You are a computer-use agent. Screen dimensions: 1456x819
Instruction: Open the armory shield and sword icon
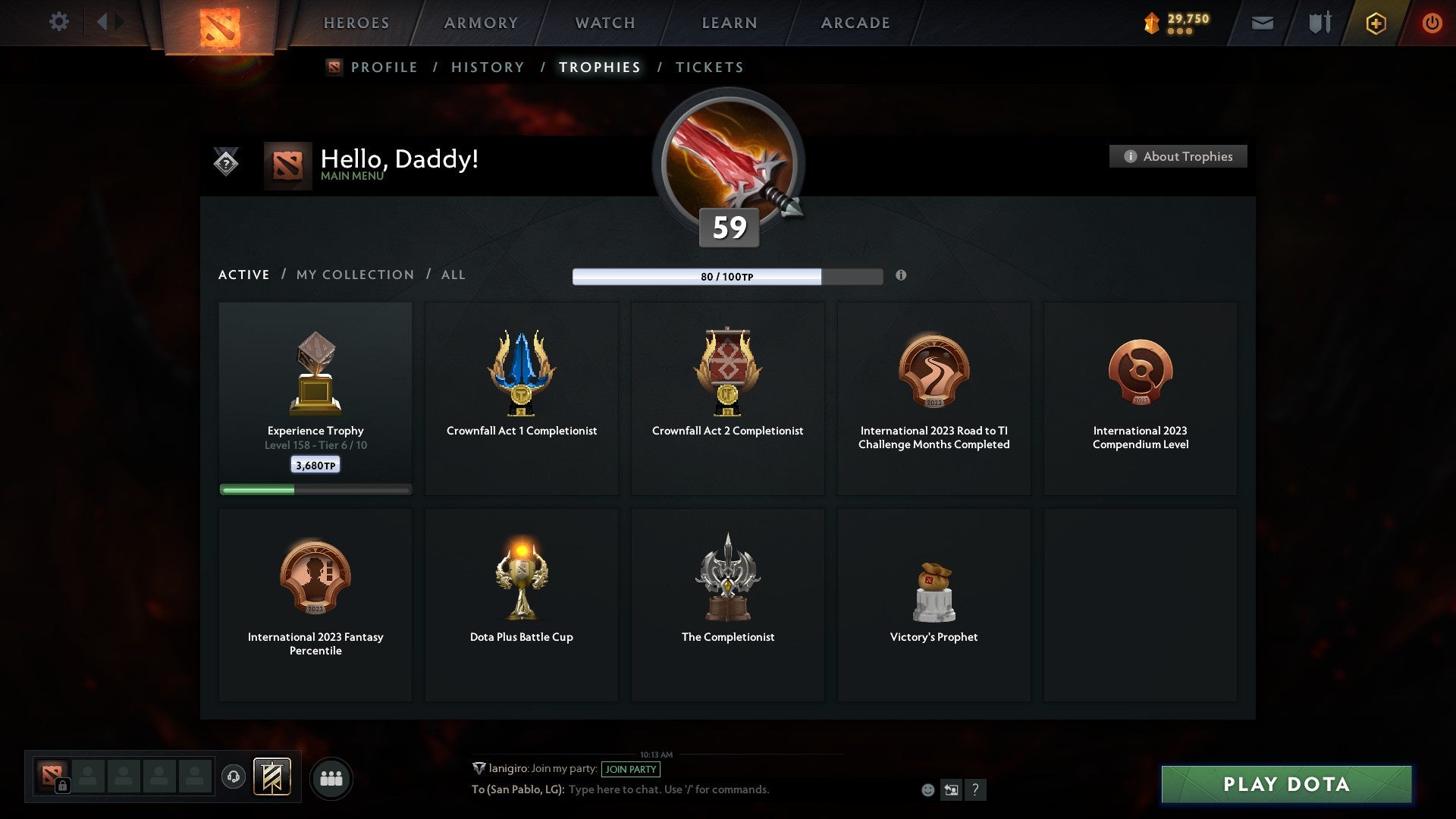click(x=1319, y=23)
